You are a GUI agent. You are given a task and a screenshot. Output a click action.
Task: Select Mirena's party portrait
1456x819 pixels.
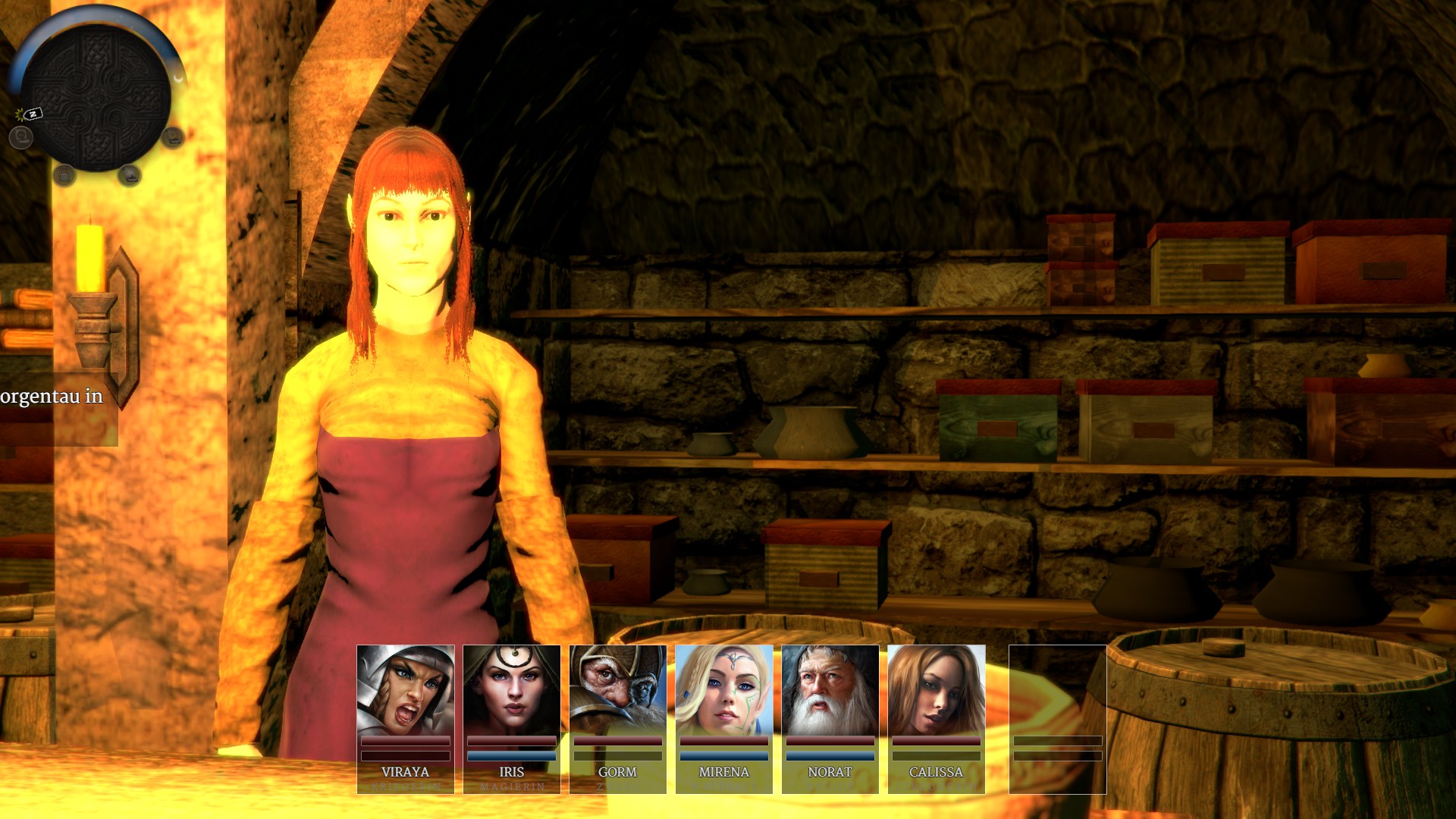pyautogui.click(x=723, y=690)
